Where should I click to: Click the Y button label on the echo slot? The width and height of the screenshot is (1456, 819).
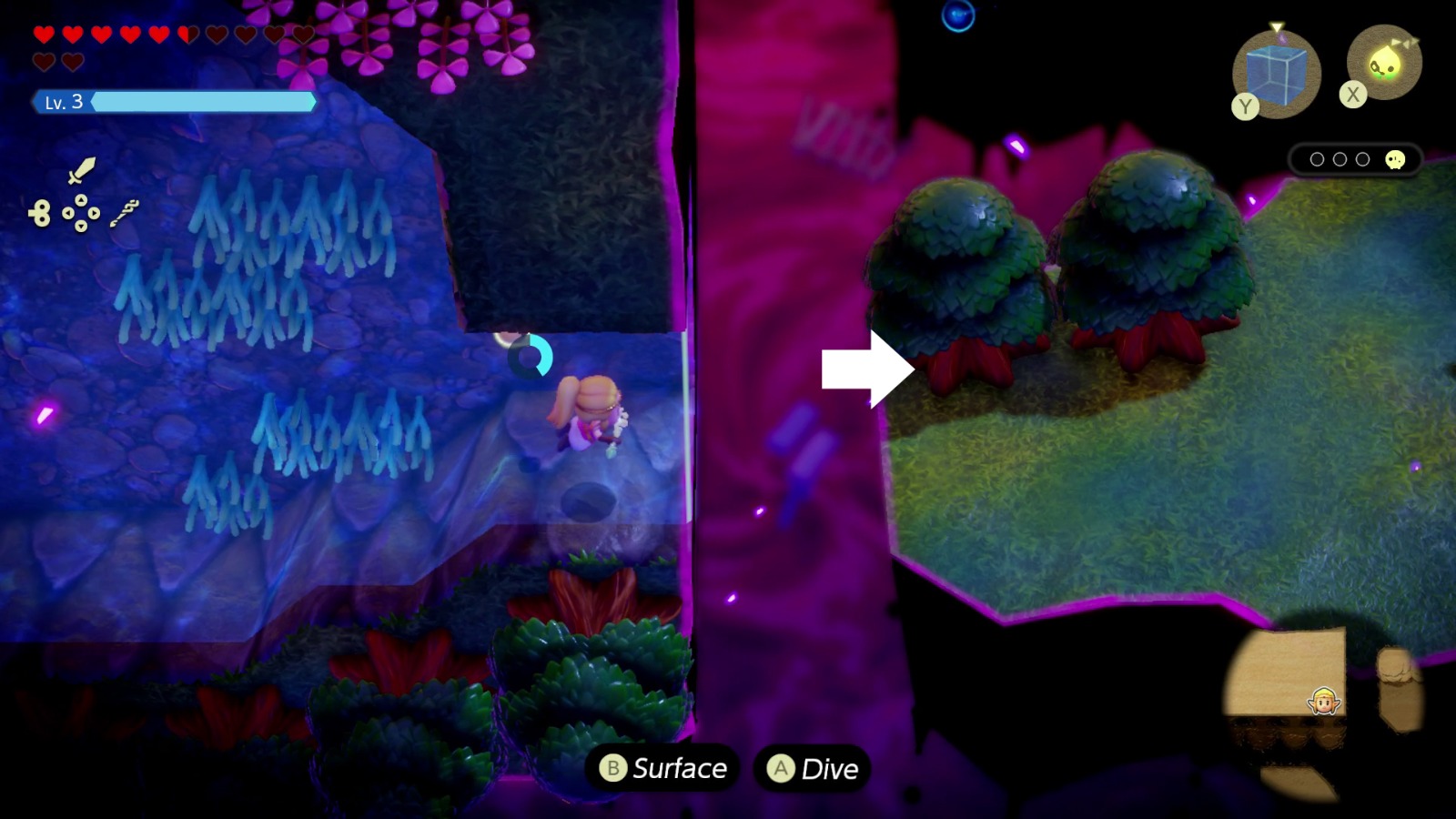[x=1245, y=105]
